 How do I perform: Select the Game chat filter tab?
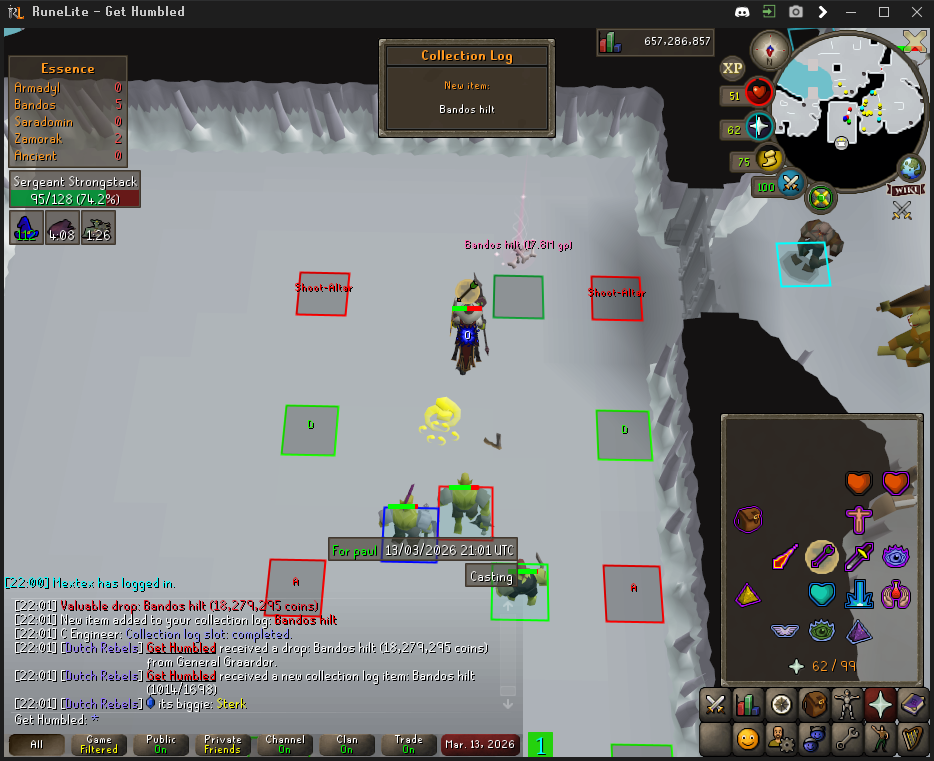[99, 744]
